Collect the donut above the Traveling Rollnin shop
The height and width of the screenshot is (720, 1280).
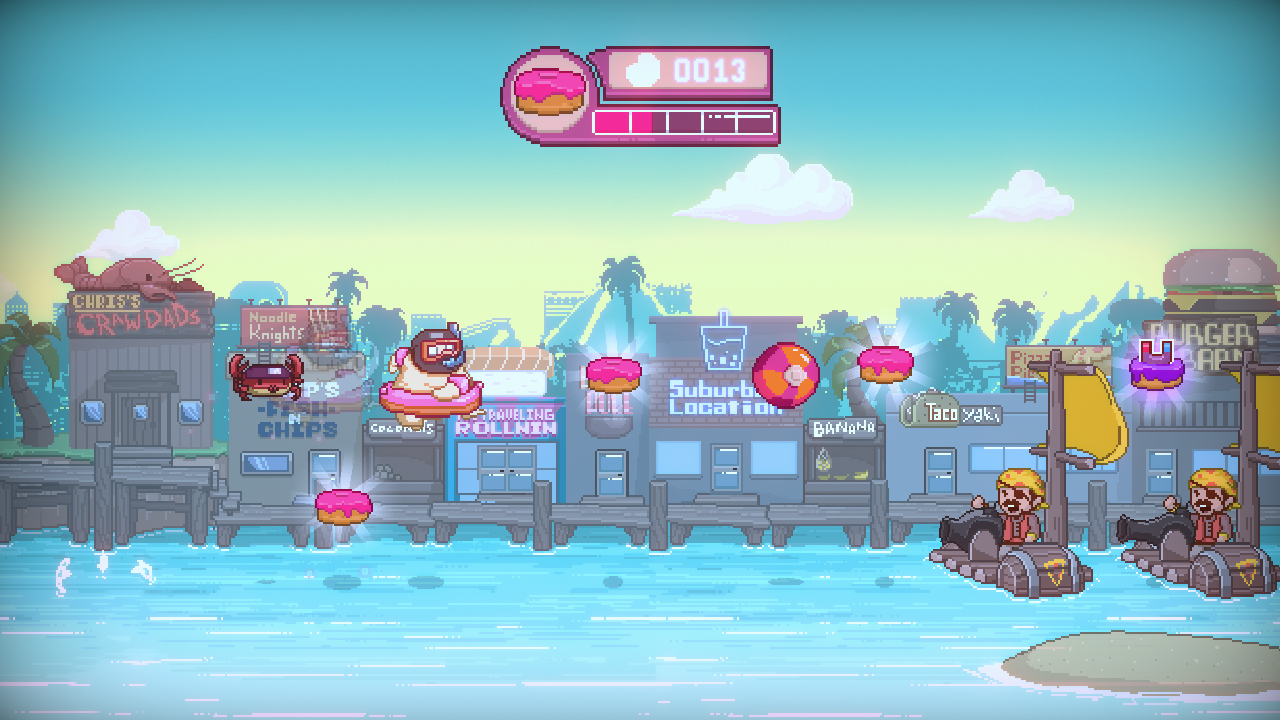coord(616,374)
